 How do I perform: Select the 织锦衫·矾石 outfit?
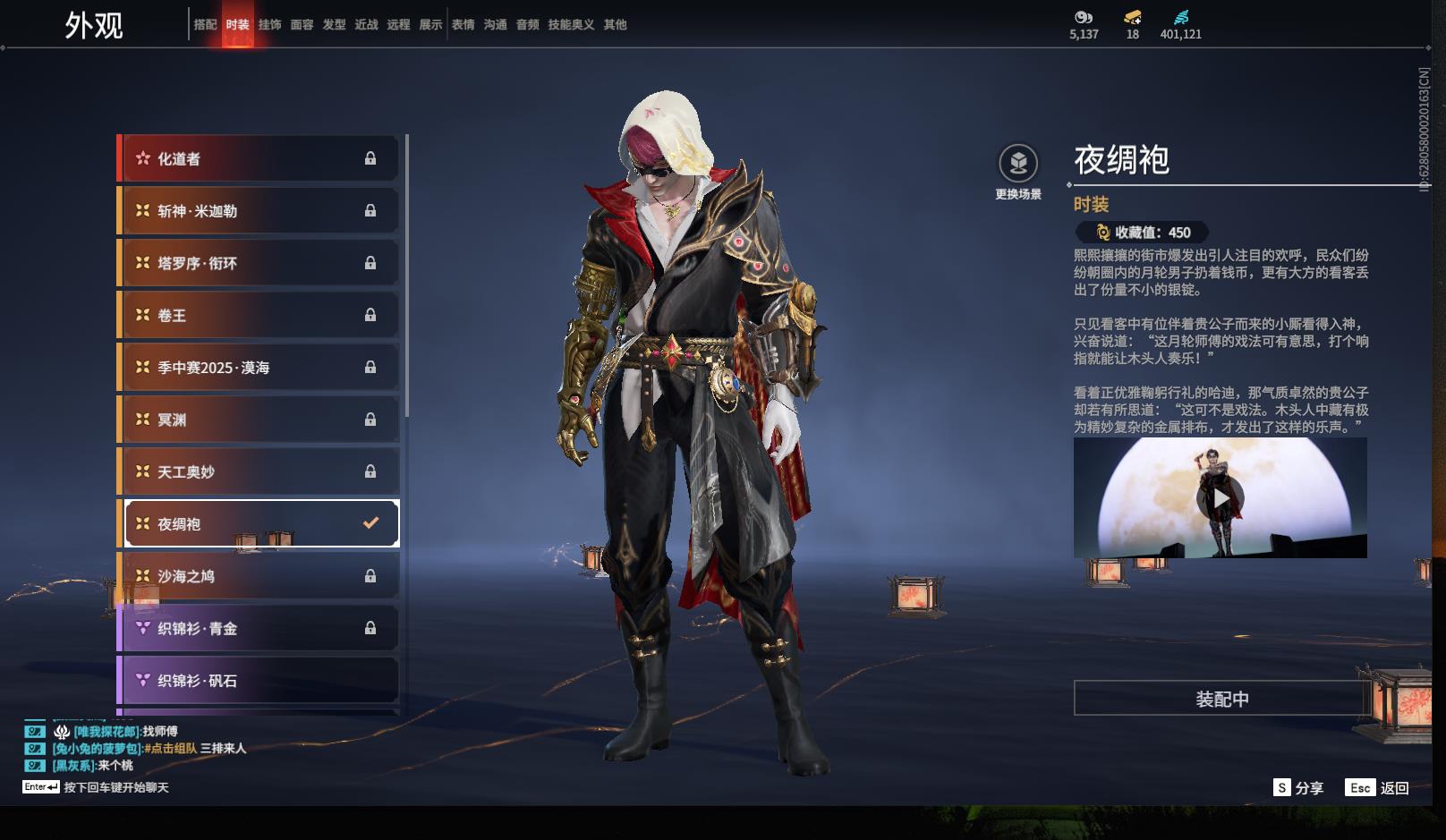point(259,681)
